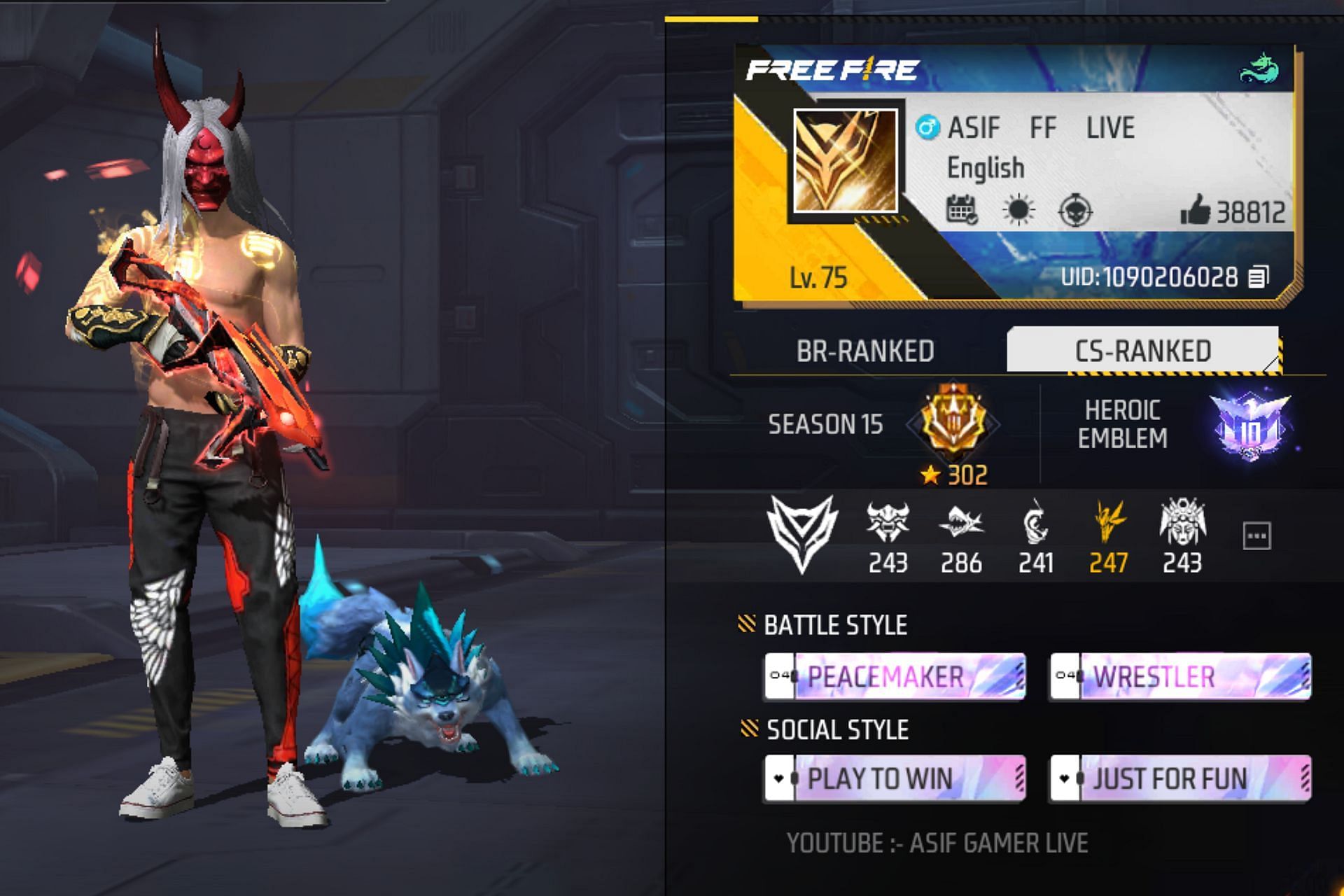
Task: Switch to the BR-RANKED tab
Action: click(x=865, y=351)
